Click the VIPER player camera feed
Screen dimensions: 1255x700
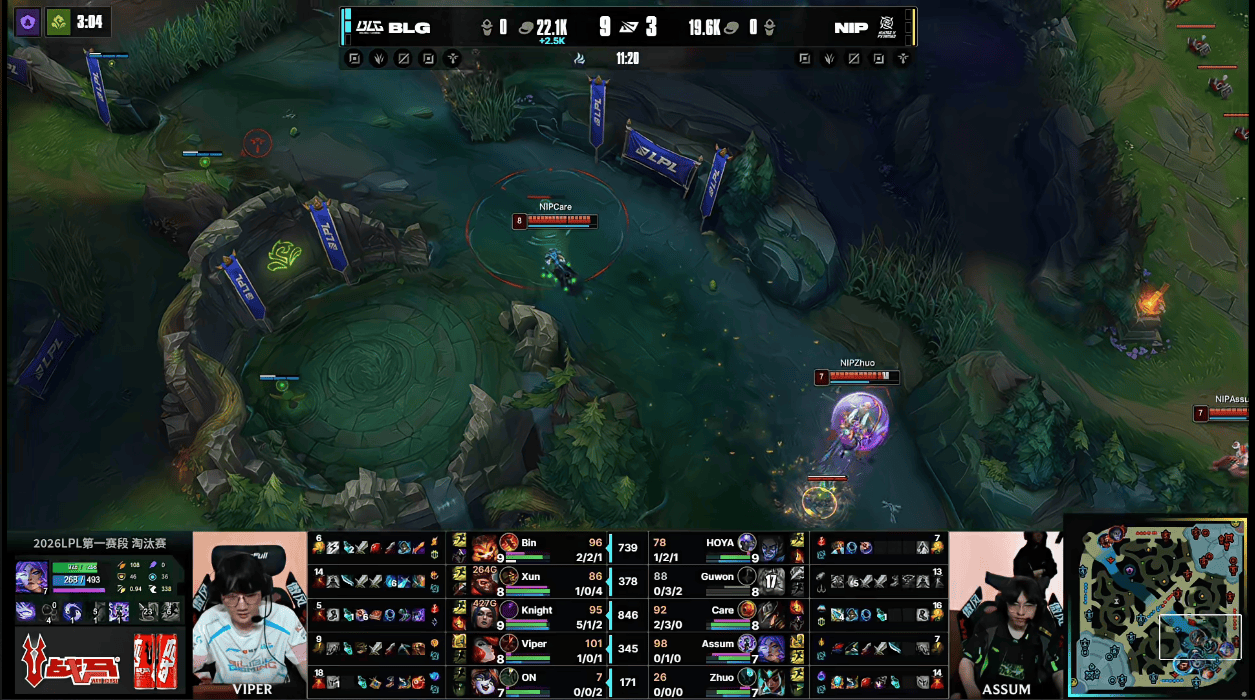pyautogui.click(x=249, y=613)
